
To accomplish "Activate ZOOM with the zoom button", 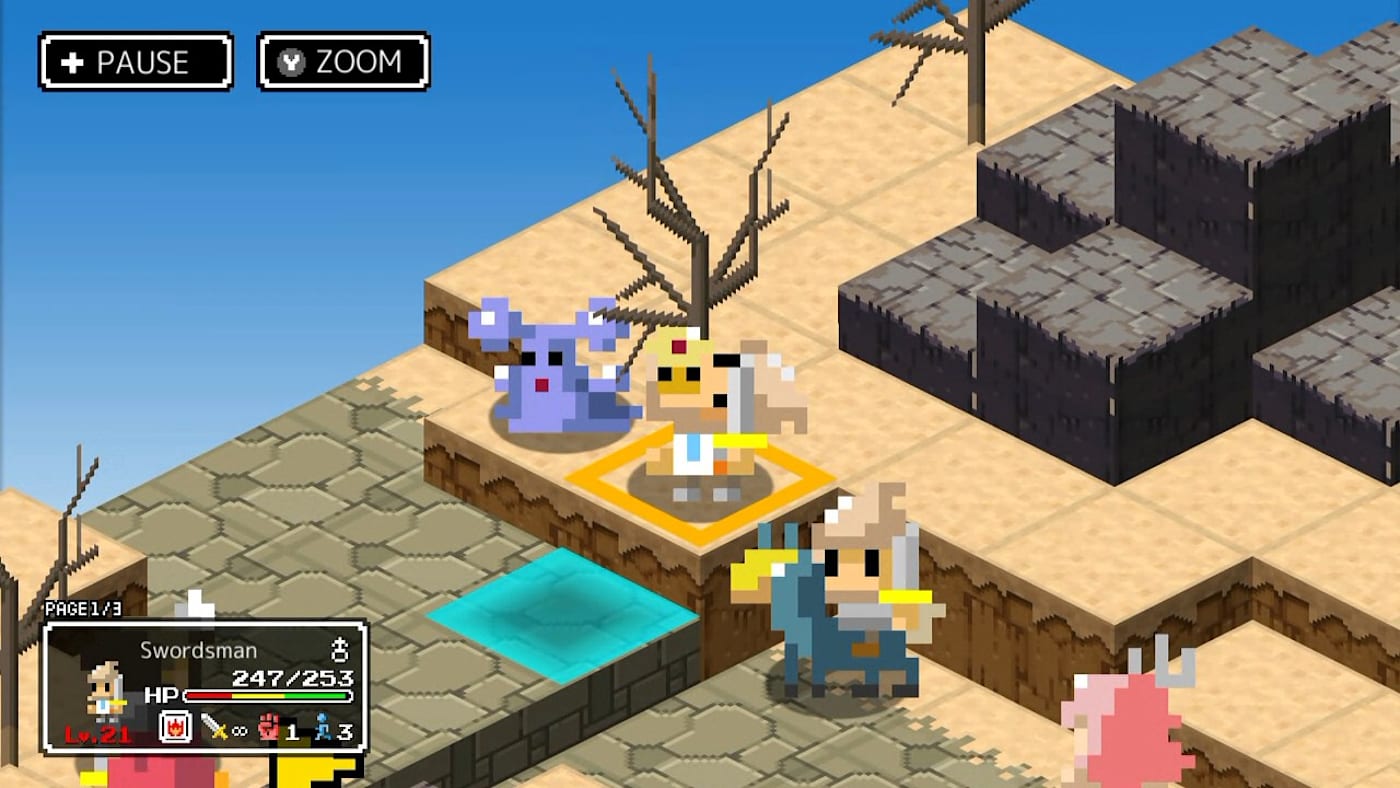I will click(x=343, y=61).
